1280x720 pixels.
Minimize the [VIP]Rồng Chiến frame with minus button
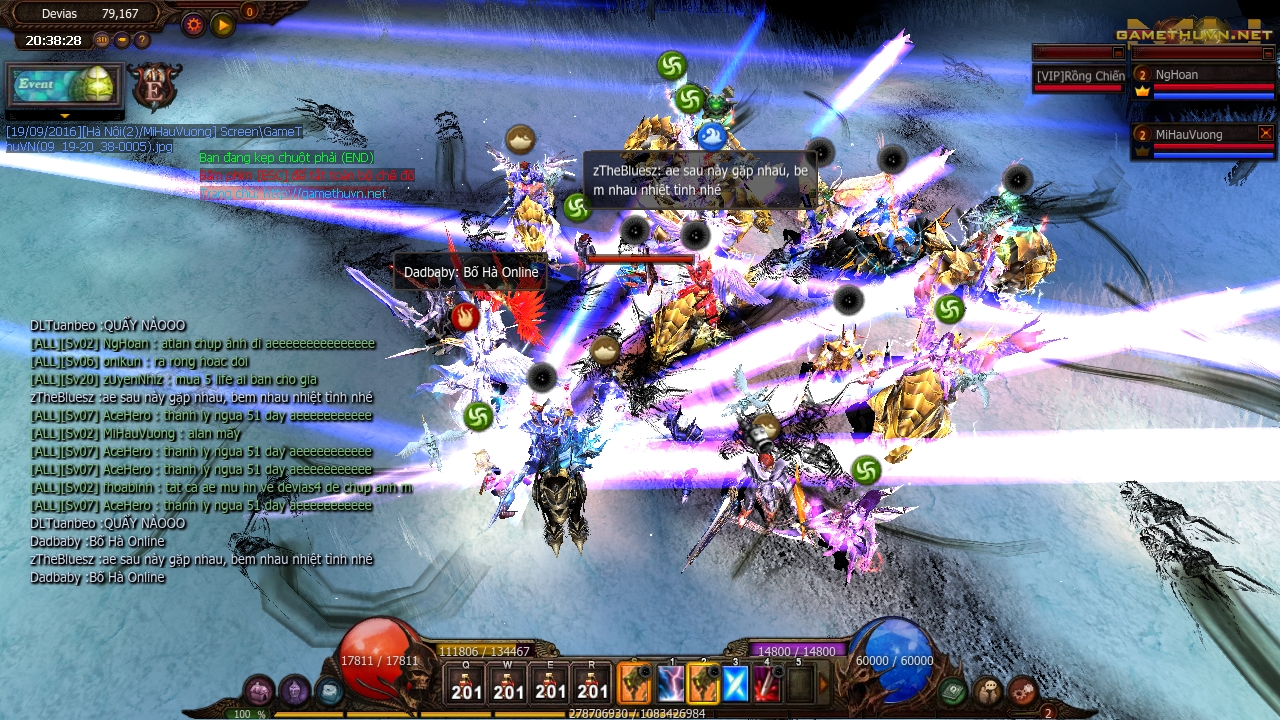(1117, 52)
